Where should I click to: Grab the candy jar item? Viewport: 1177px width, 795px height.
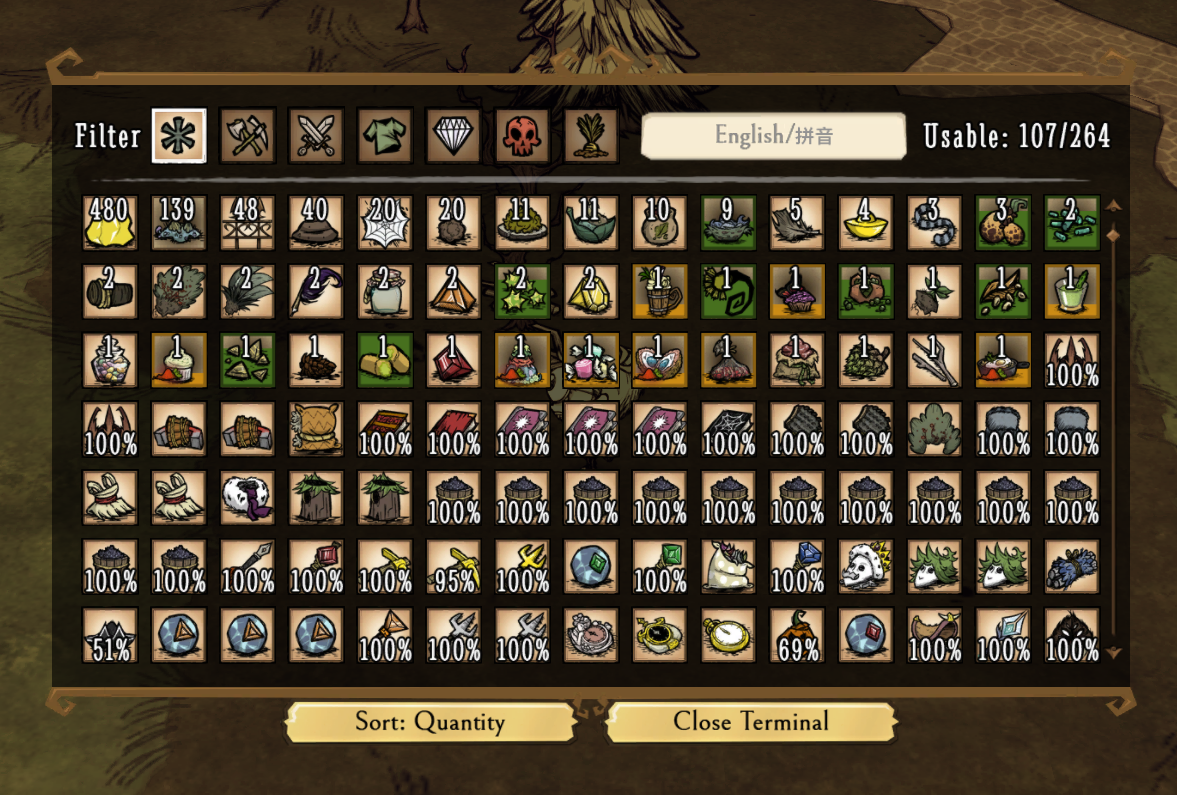[x=110, y=360]
